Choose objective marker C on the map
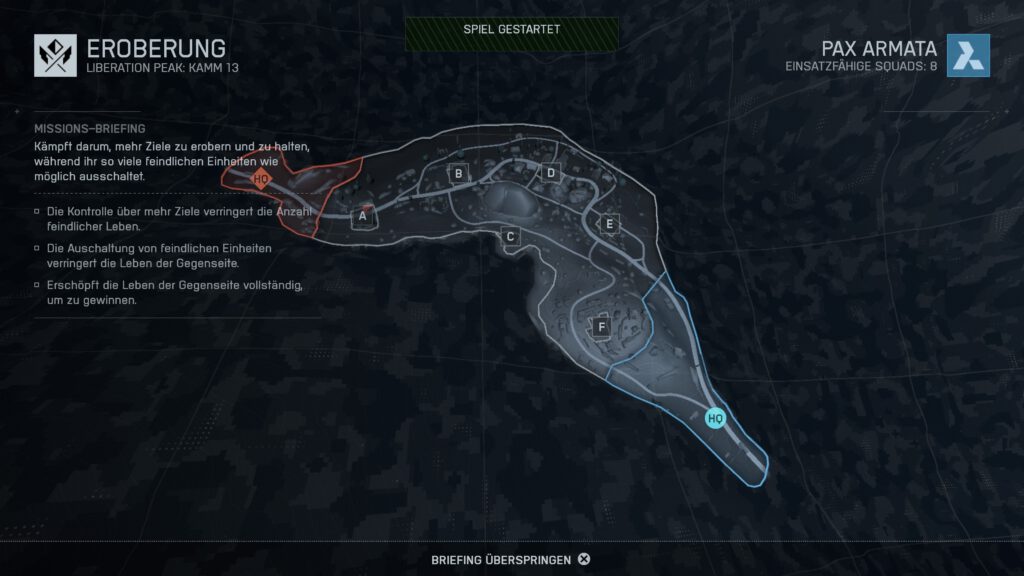Screen dimensions: 1024x576 pos(510,236)
